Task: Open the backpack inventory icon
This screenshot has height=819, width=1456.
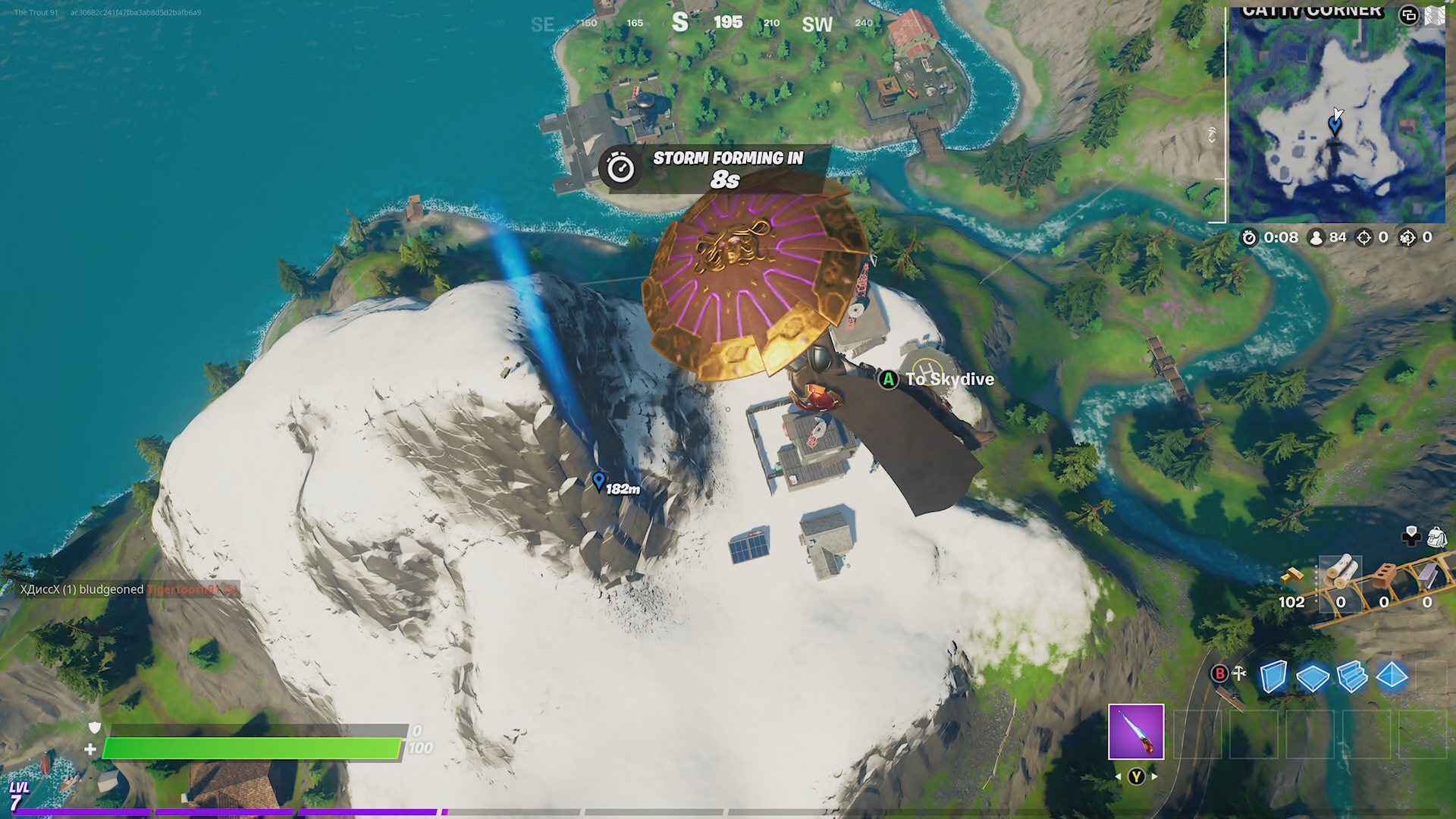Action: (1436, 538)
